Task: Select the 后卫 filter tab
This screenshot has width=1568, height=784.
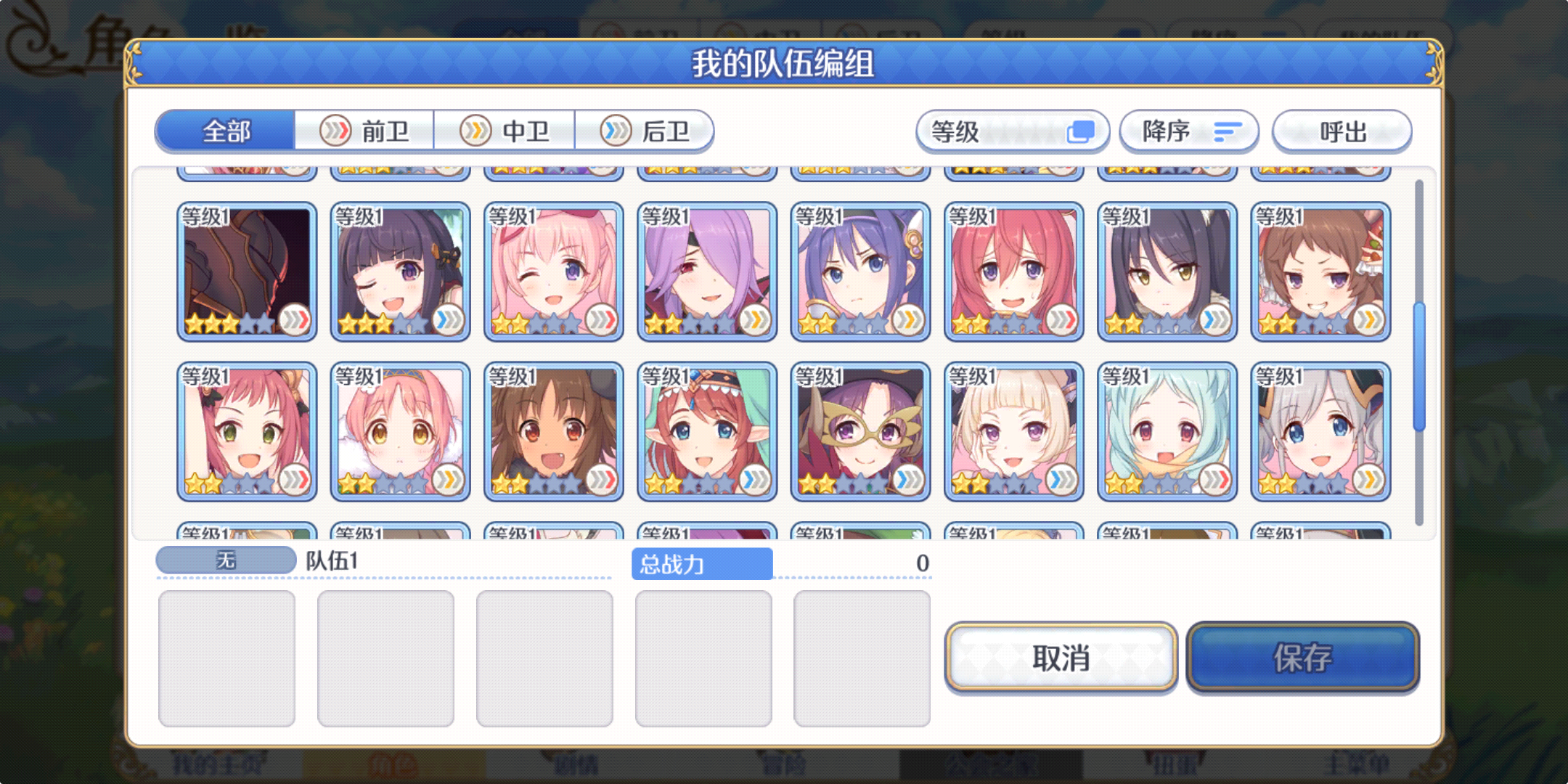Action: [x=645, y=131]
